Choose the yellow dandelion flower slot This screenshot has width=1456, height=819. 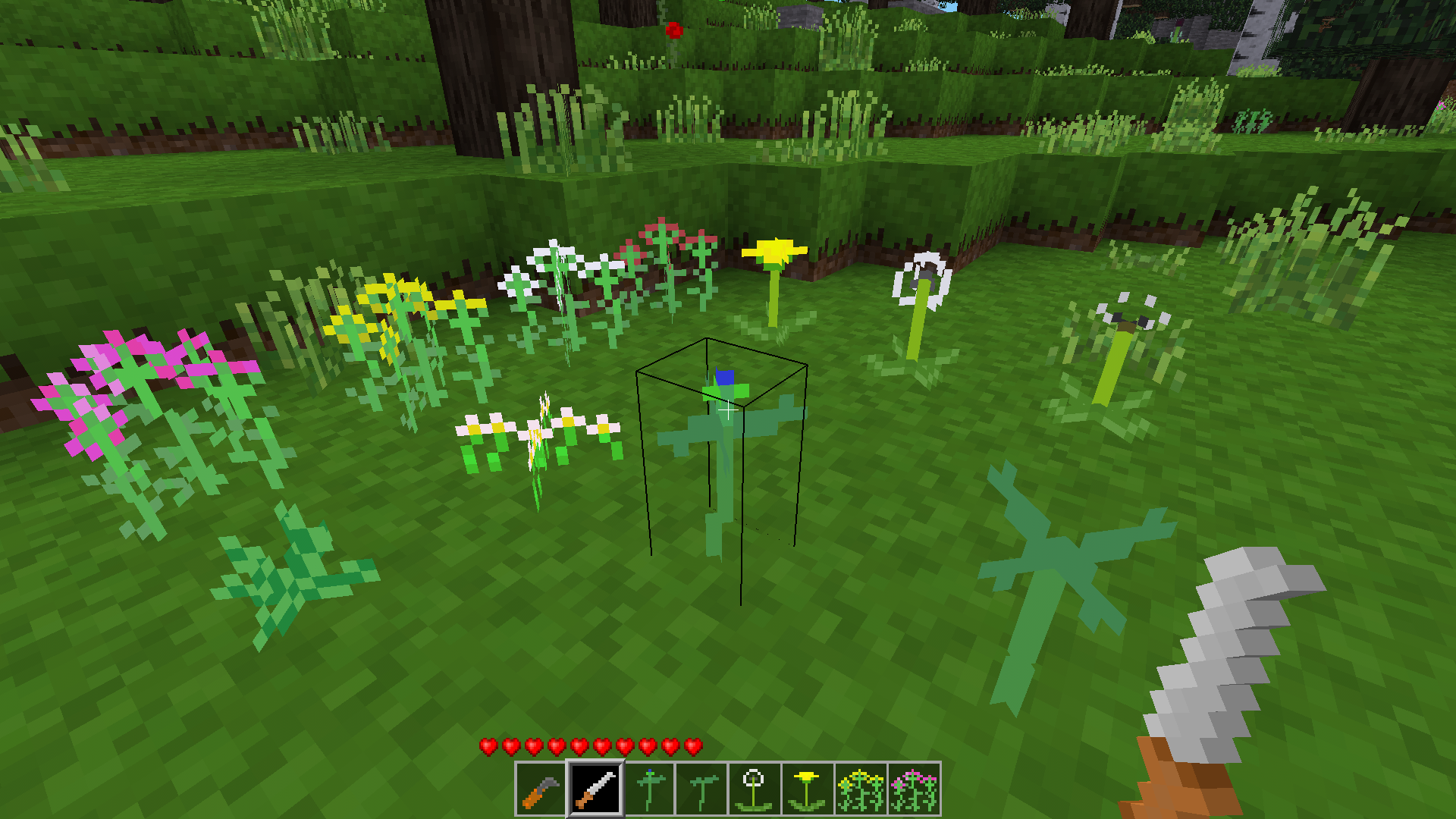click(807, 789)
